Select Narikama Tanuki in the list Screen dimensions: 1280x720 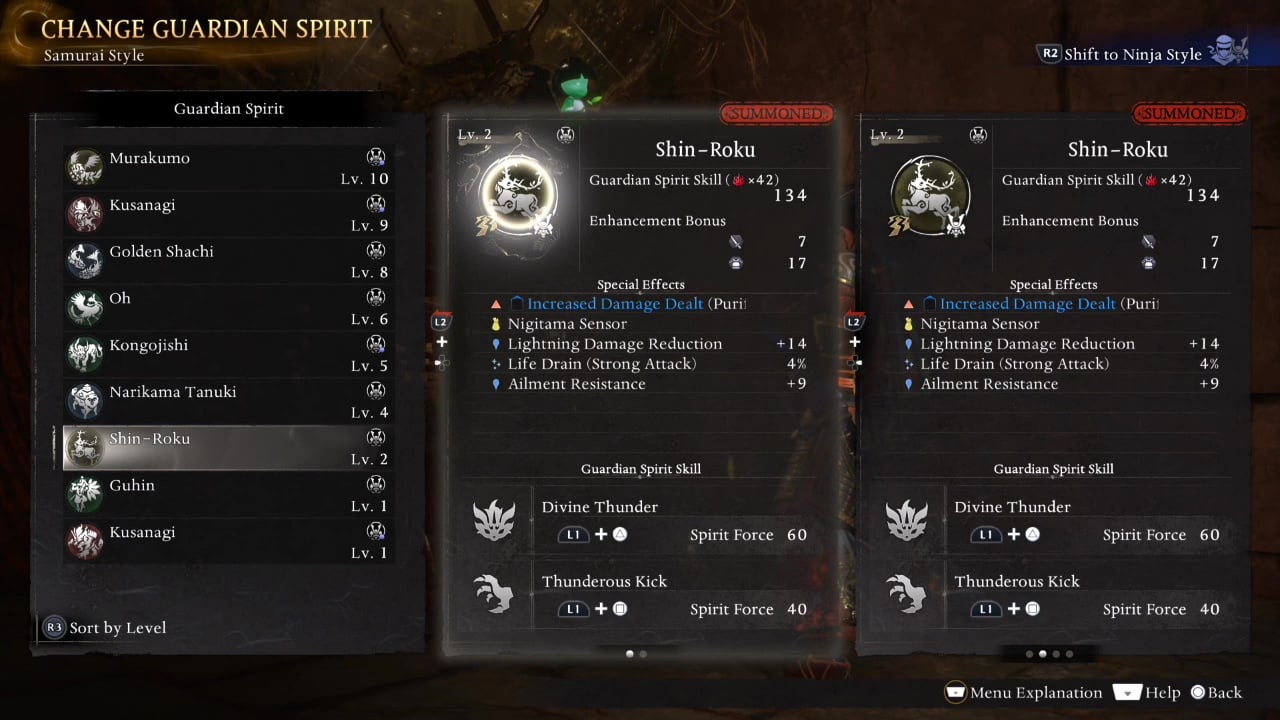point(228,402)
